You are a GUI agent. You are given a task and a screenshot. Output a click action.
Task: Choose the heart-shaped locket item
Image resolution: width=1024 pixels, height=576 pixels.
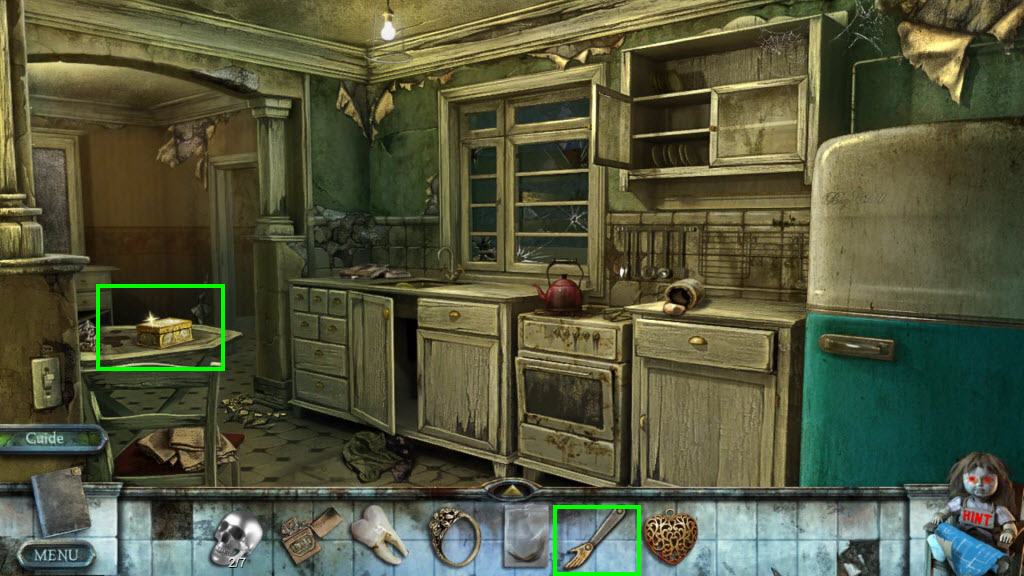[x=669, y=538]
